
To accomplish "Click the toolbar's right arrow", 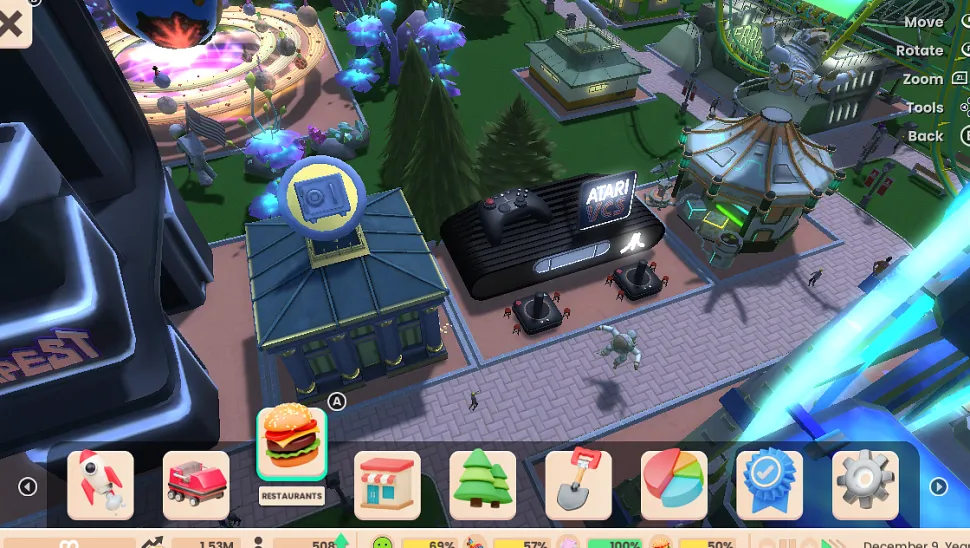I will point(938,487).
